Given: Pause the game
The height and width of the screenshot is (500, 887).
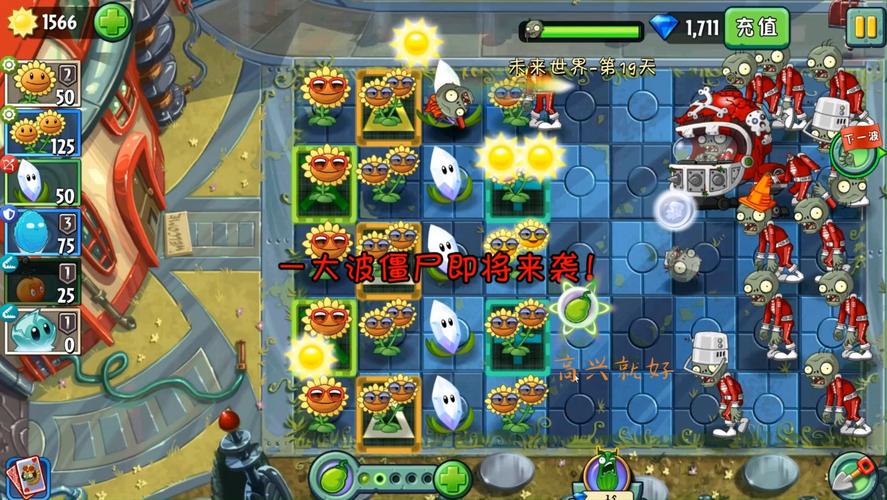Looking at the screenshot, I should (863, 27).
